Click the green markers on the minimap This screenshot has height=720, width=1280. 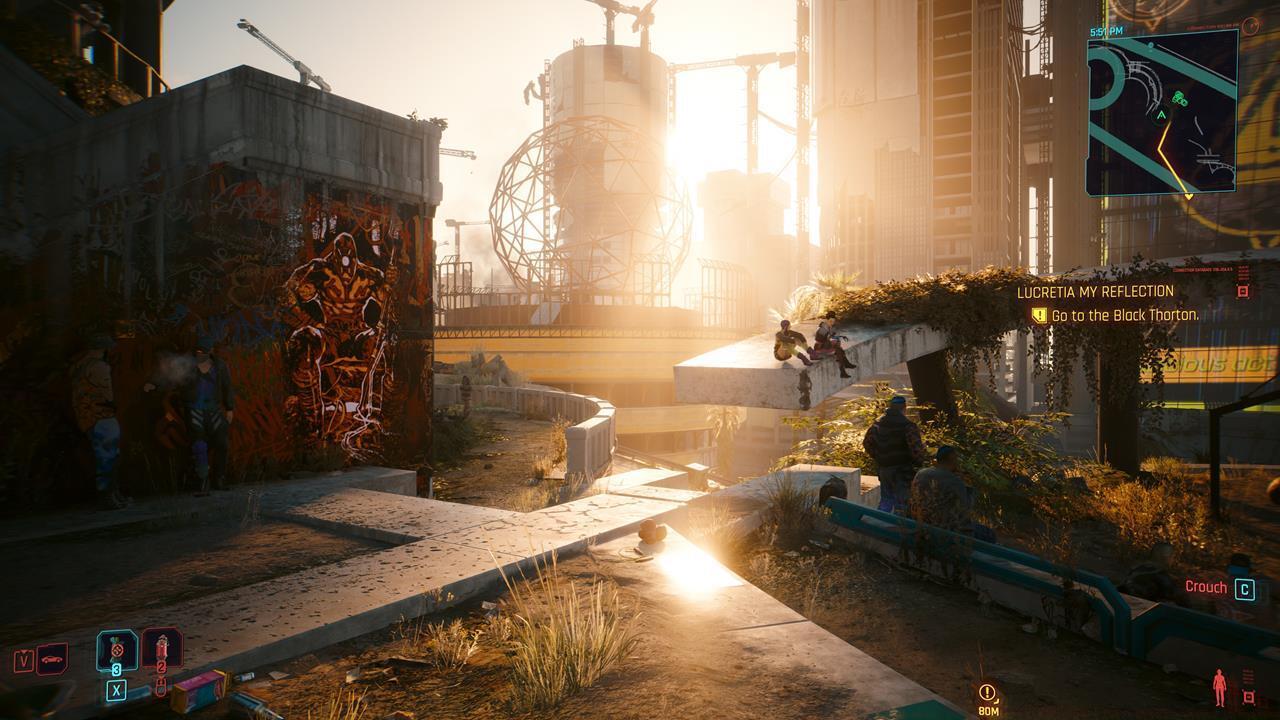pos(1181,98)
